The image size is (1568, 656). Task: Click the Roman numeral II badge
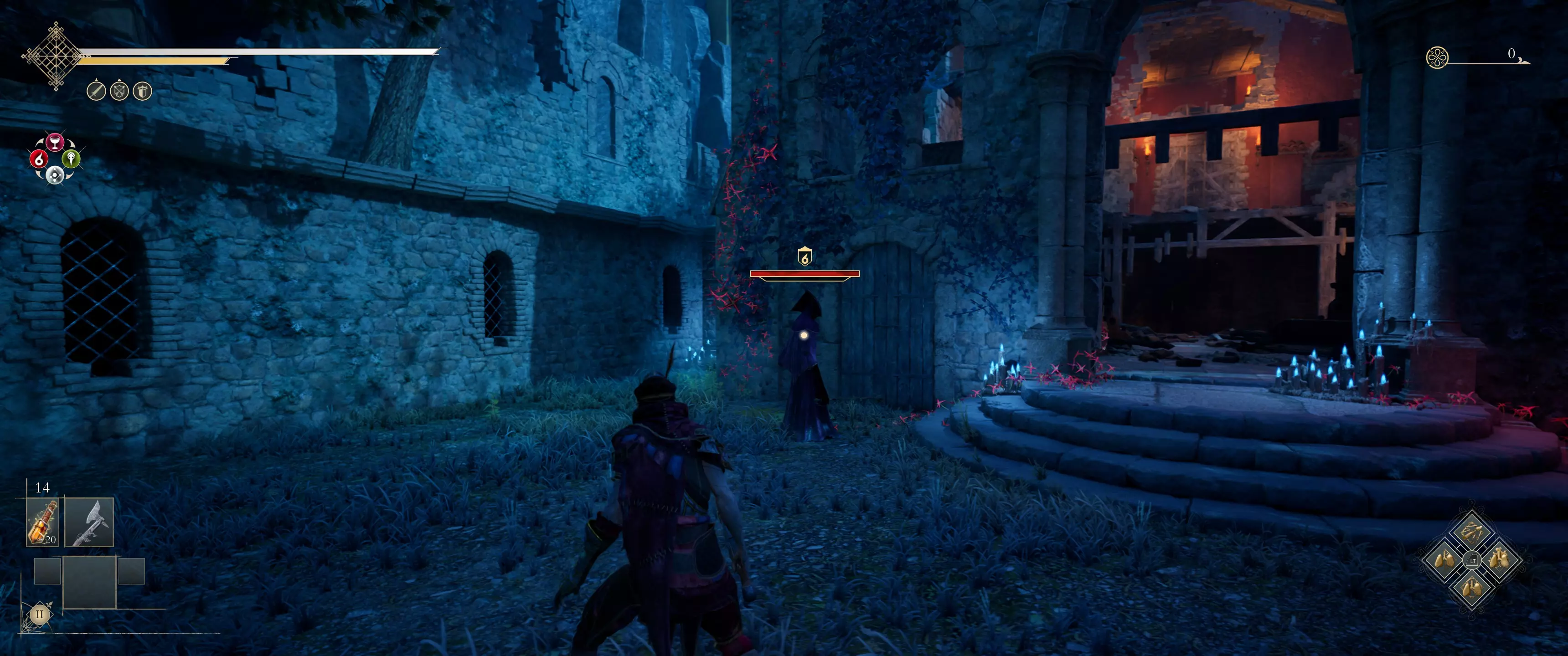click(40, 614)
